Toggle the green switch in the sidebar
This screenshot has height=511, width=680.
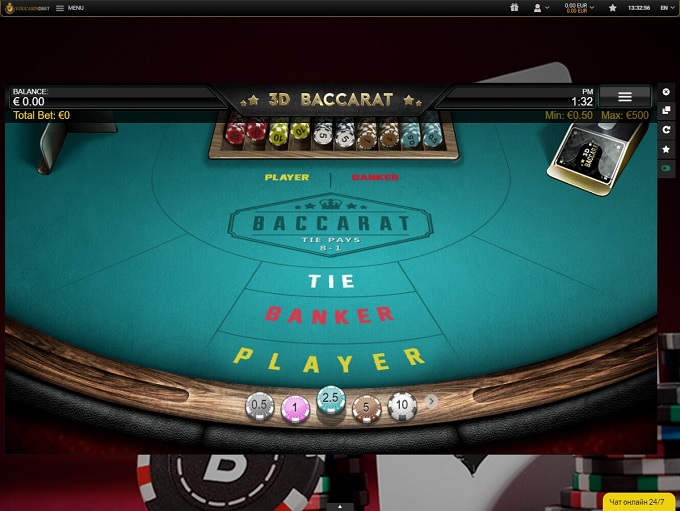click(x=667, y=169)
